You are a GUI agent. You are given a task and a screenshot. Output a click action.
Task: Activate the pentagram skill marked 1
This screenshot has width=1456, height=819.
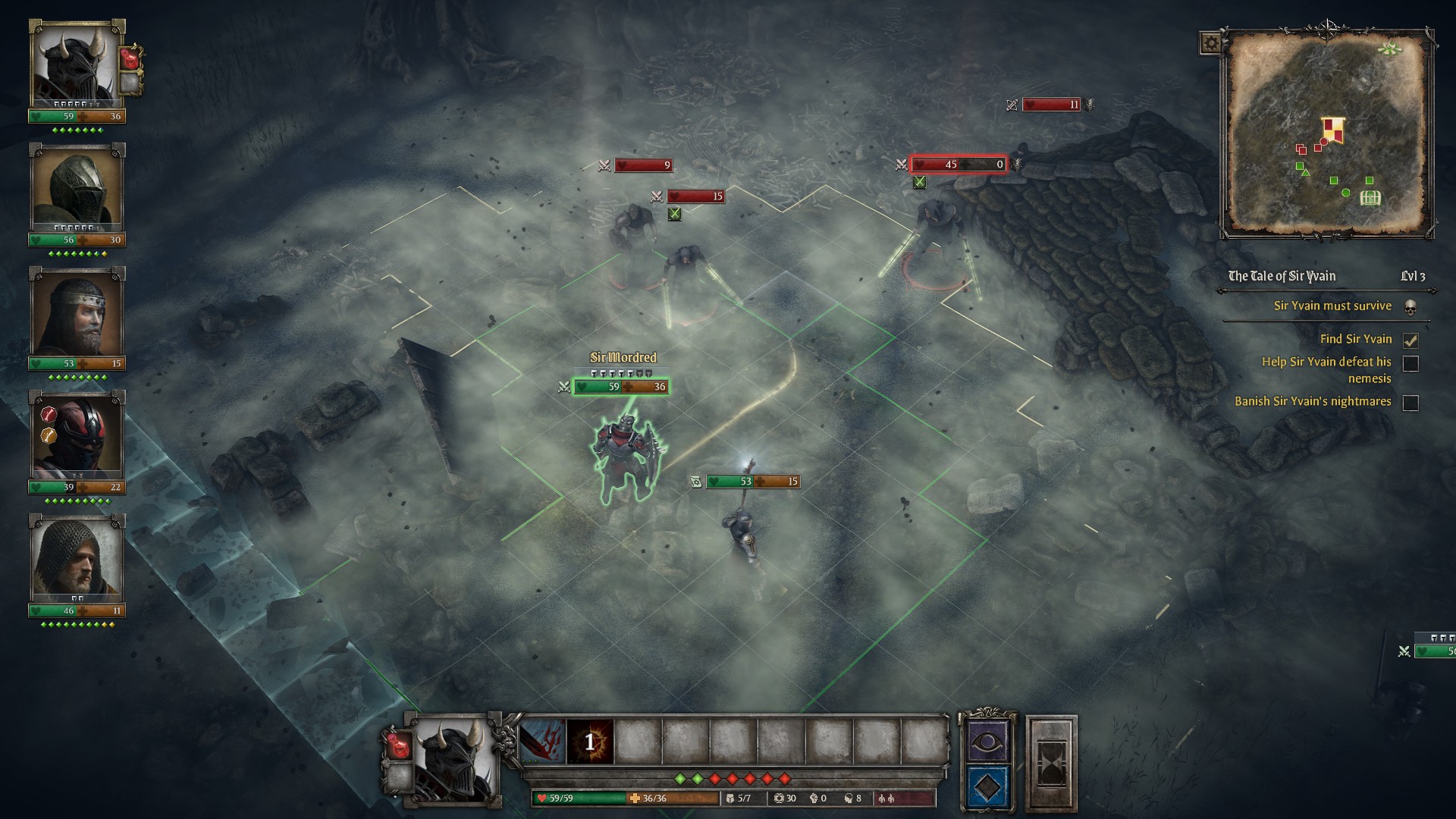click(590, 741)
